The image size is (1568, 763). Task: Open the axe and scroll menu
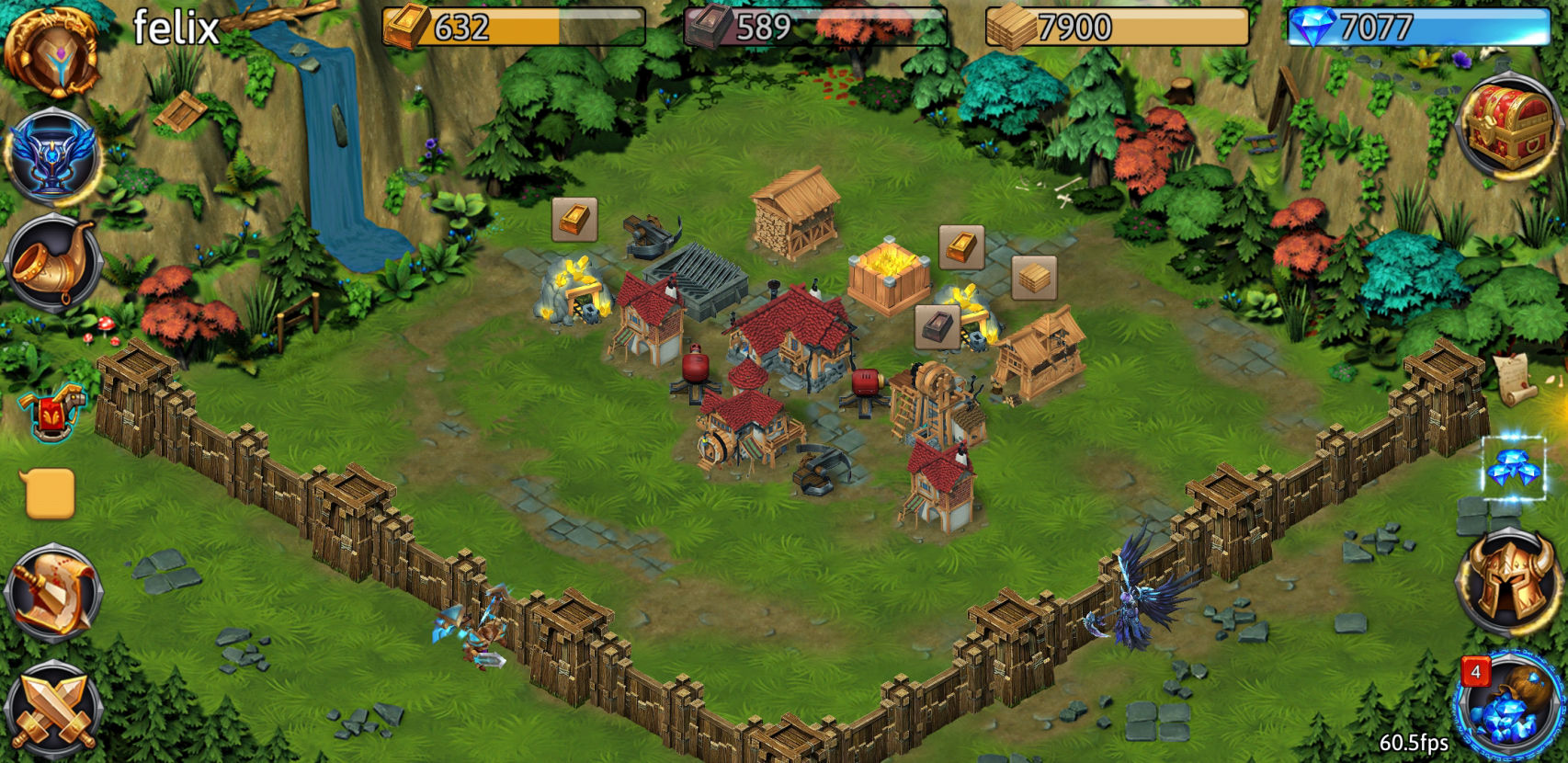52,593
